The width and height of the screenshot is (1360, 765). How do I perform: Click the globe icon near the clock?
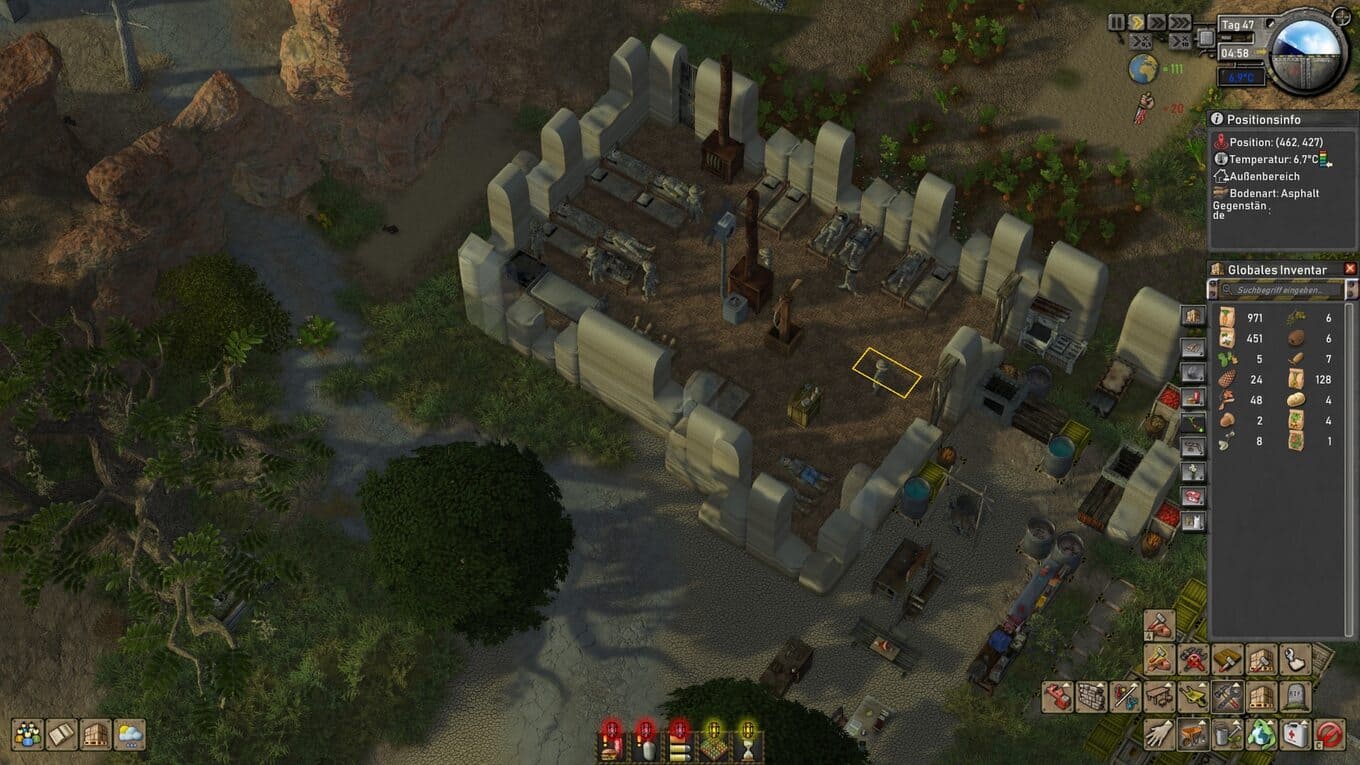[x=1142, y=68]
